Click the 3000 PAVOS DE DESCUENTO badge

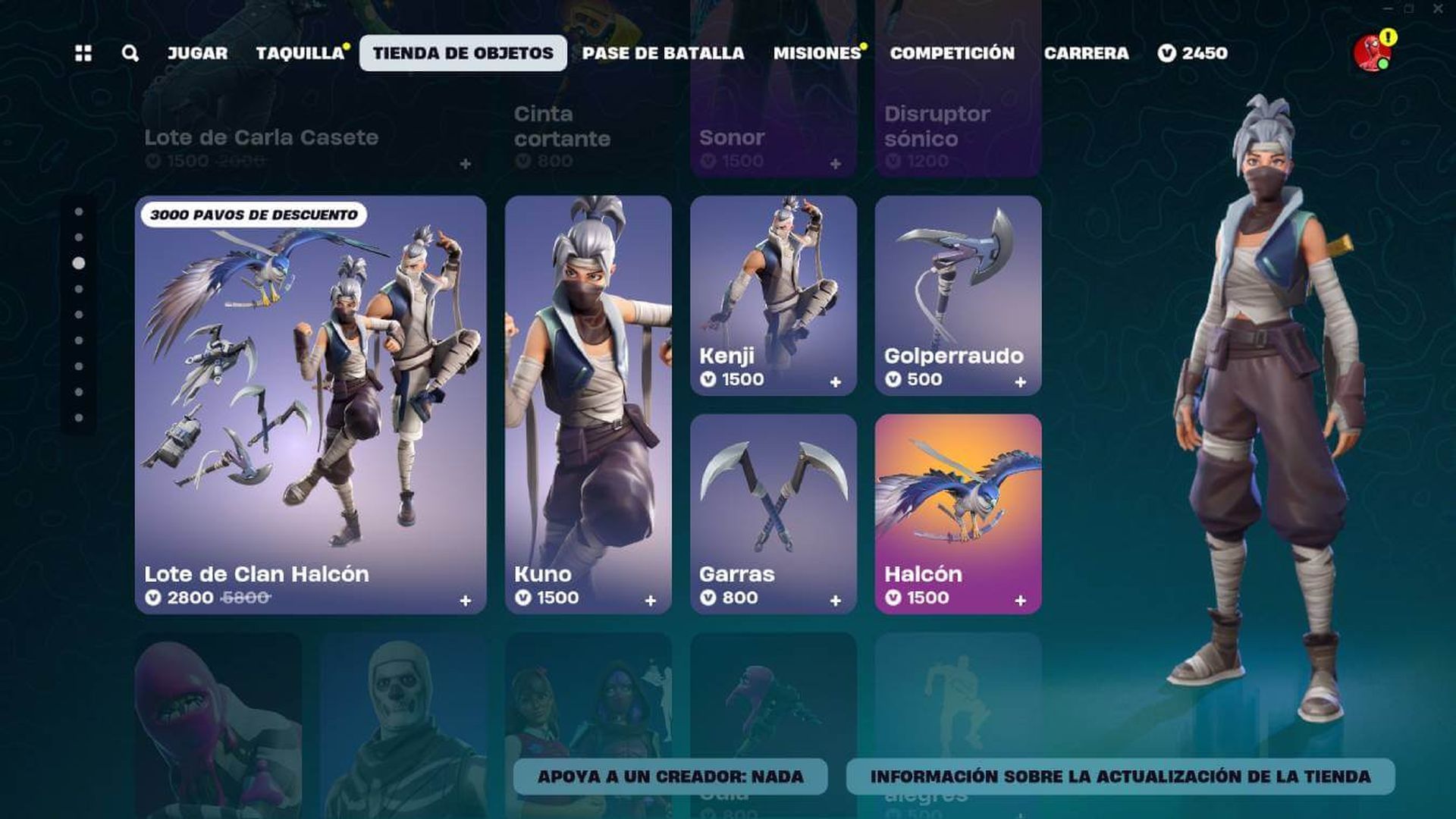click(255, 215)
